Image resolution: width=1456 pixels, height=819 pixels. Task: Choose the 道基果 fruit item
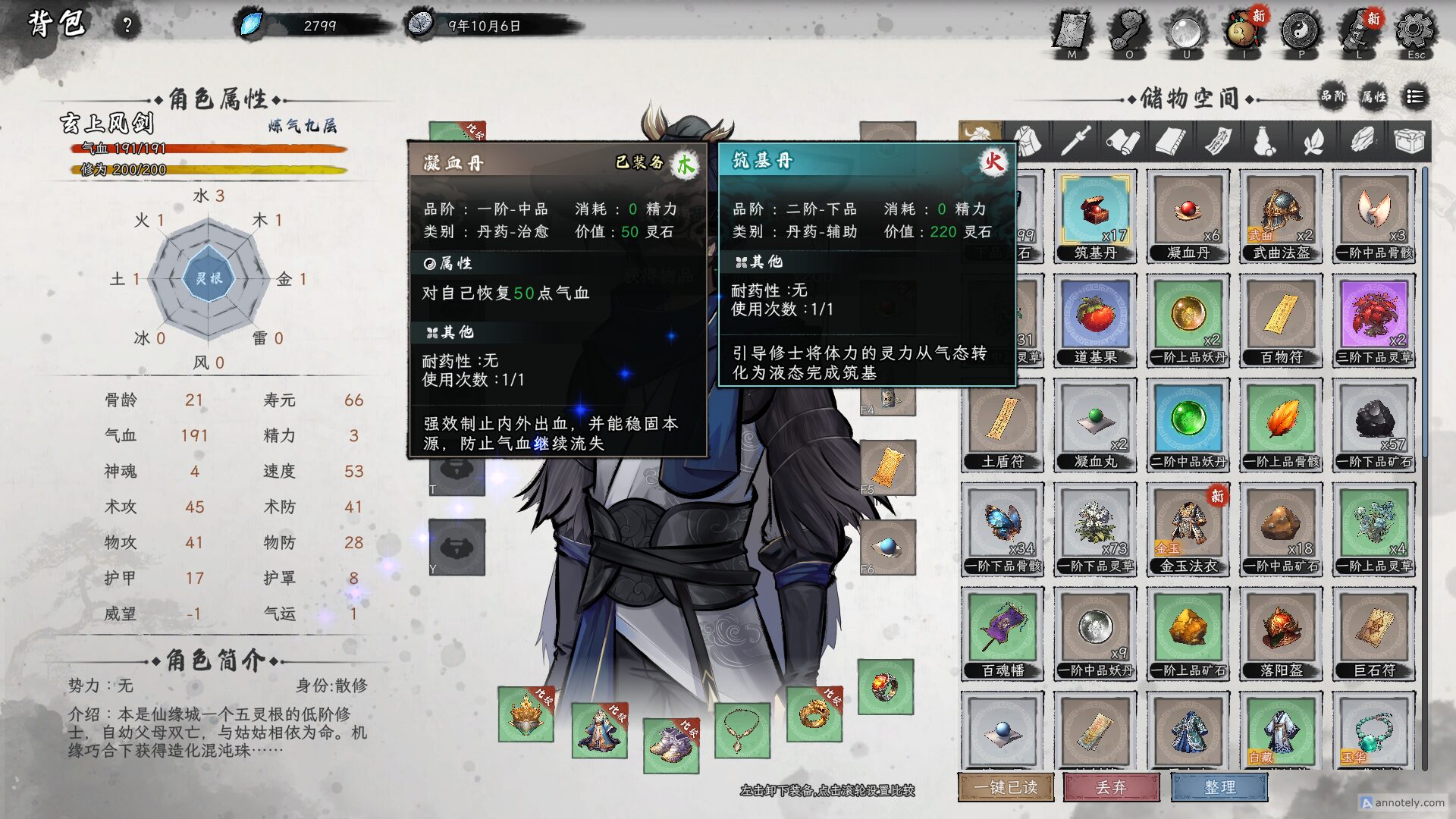pos(1095,320)
